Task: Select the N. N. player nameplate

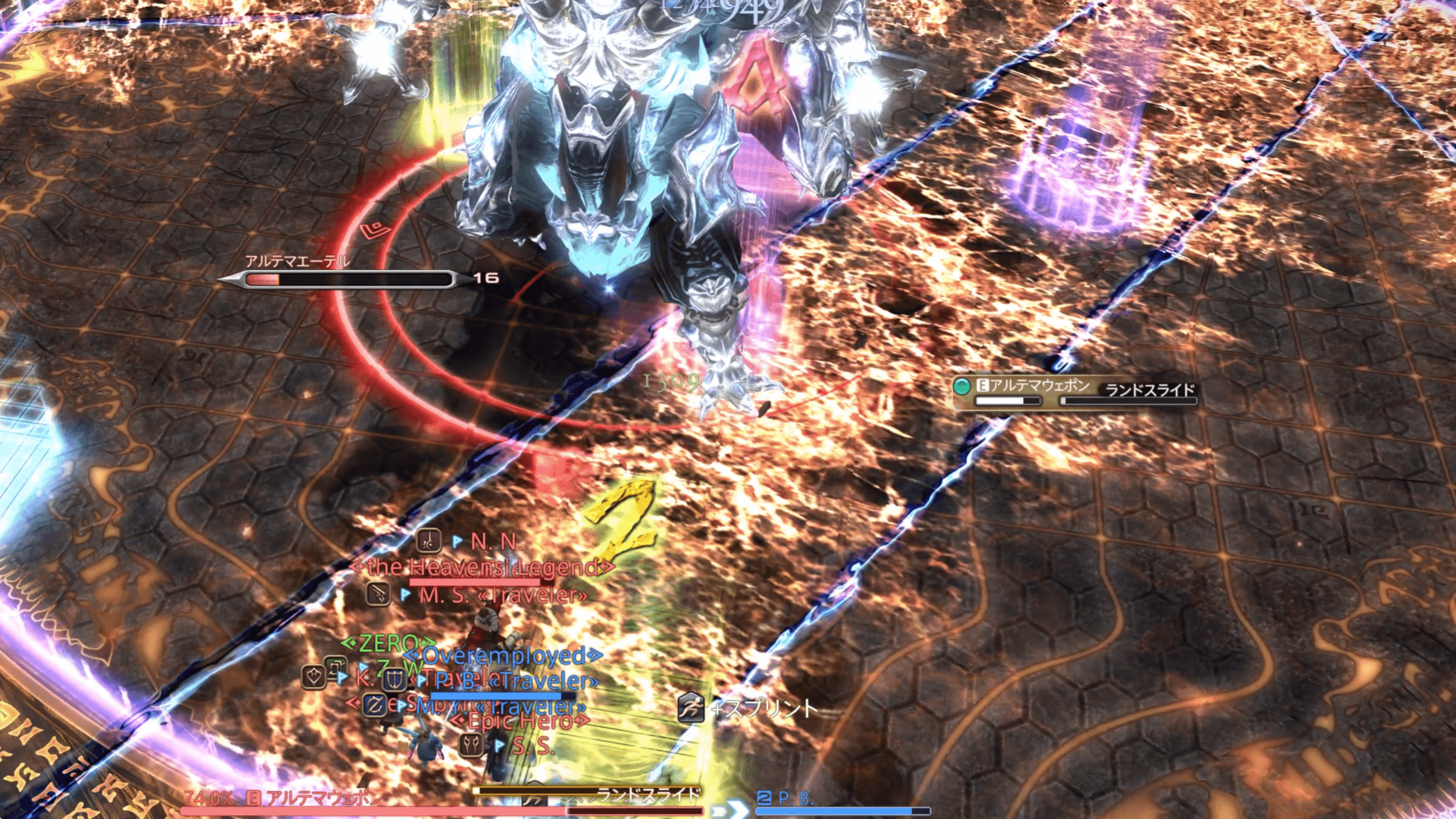Action: [x=494, y=542]
